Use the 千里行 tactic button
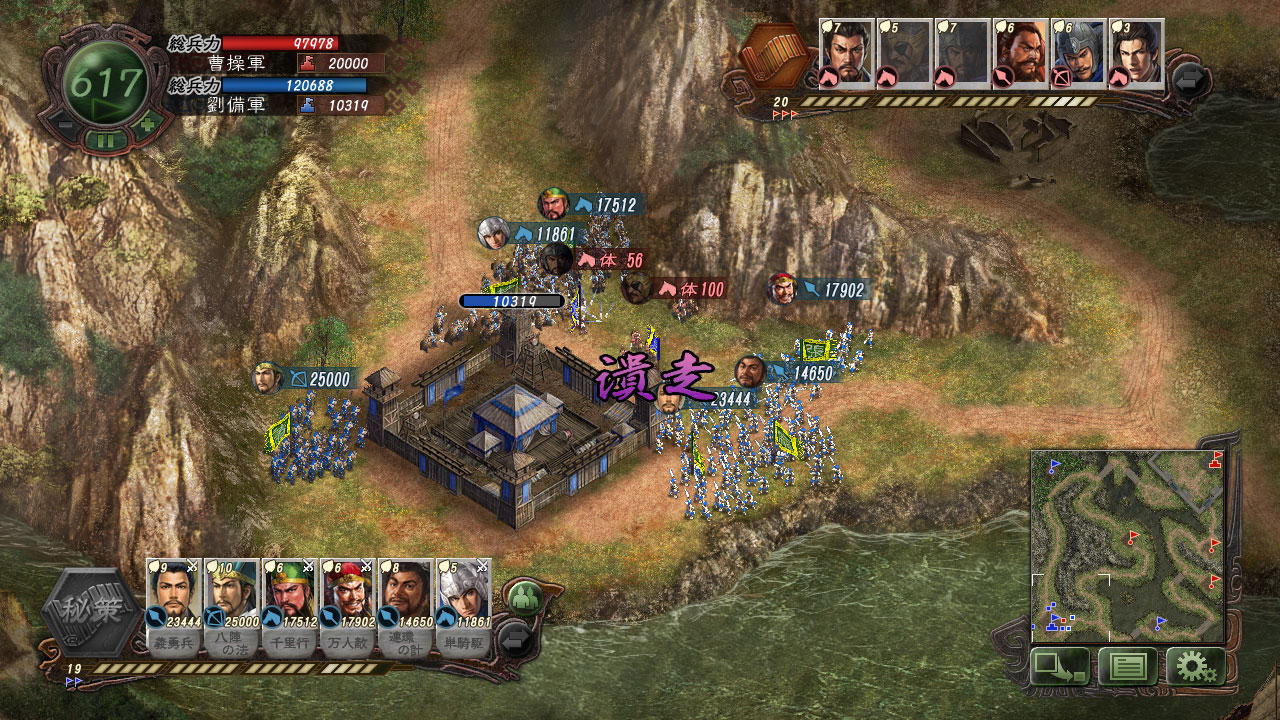The image size is (1280, 720). point(290,644)
